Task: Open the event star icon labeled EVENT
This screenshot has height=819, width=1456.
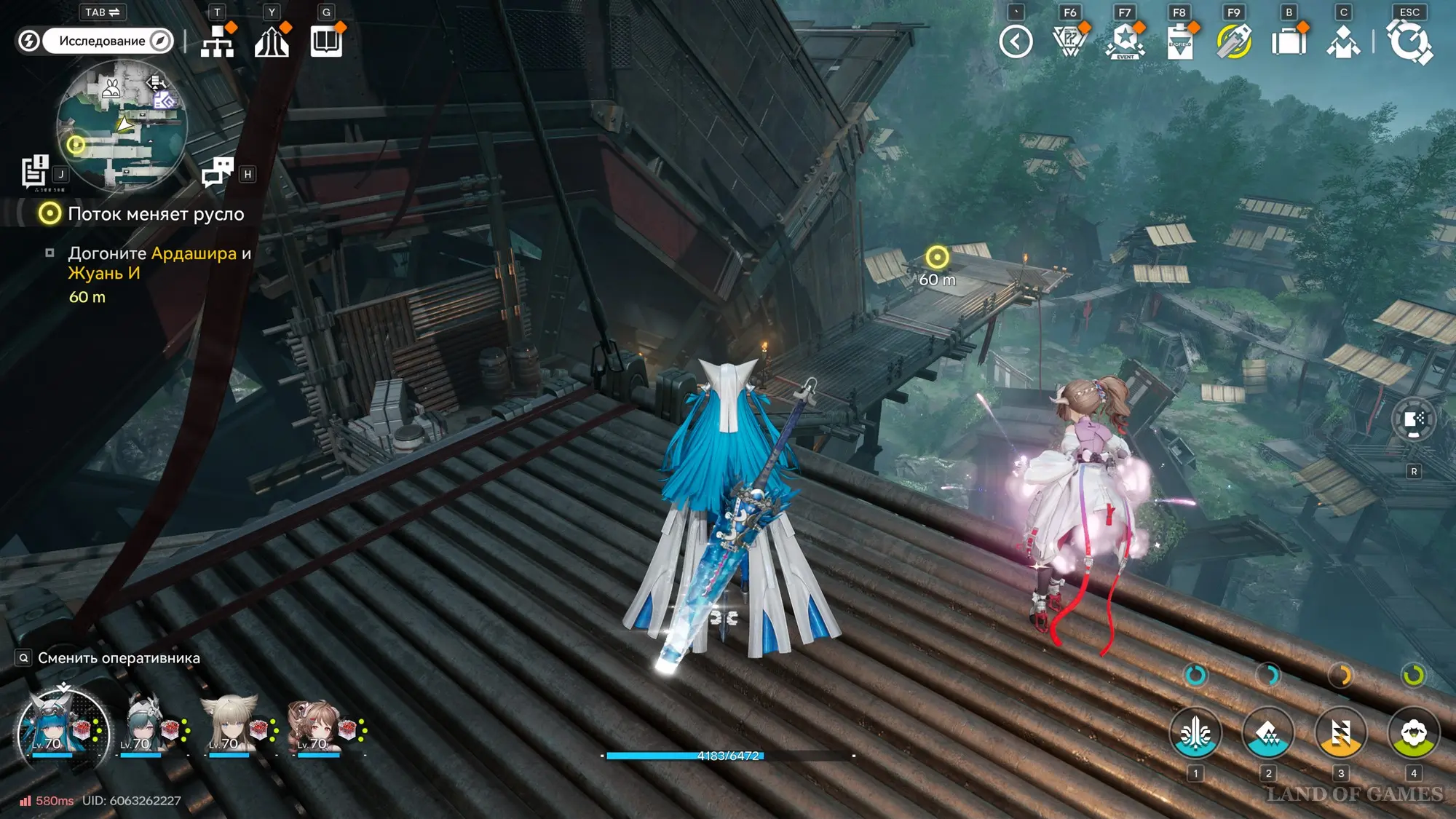Action: pyautogui.click(x=1125, y=41)
